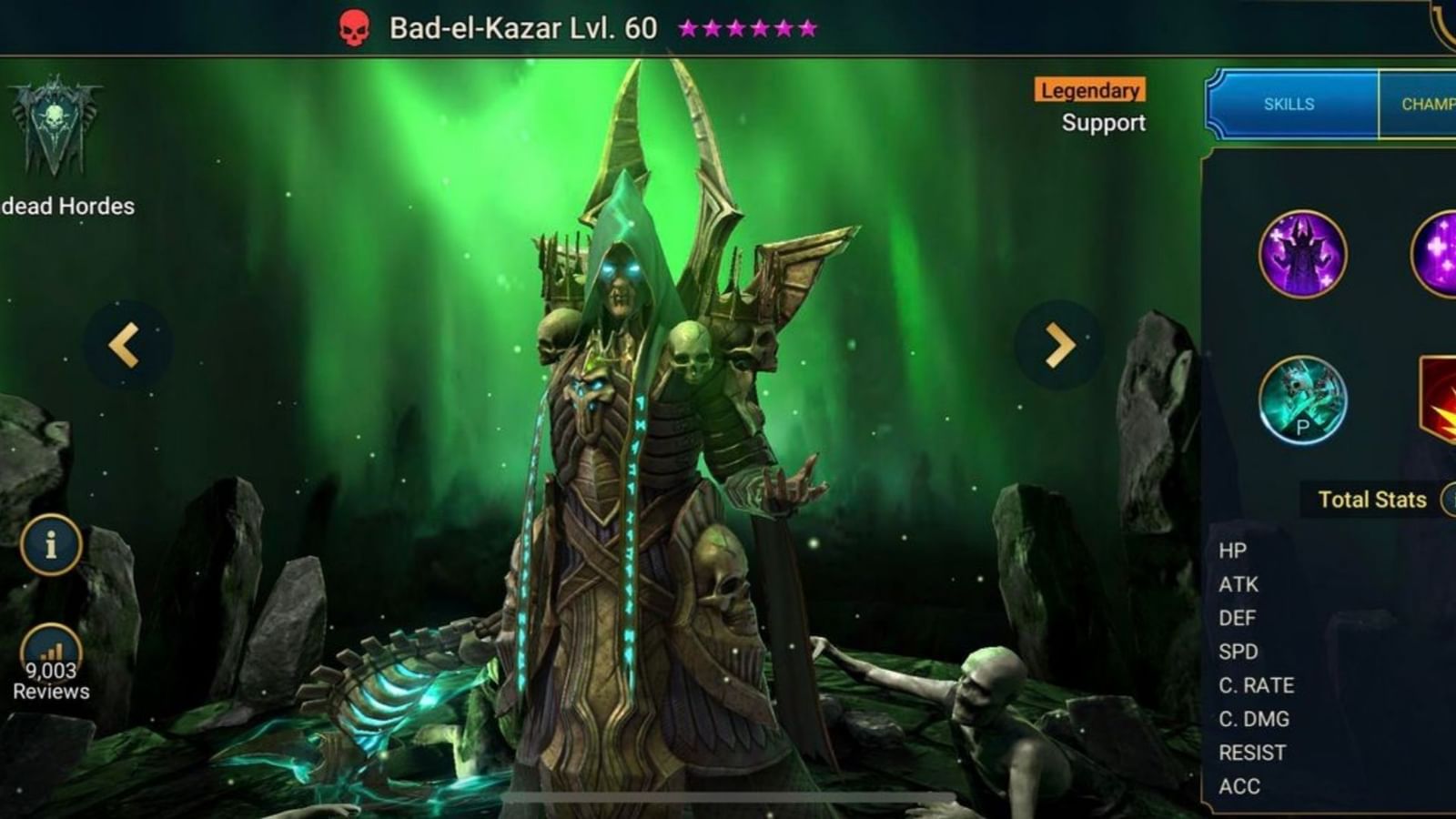Viewport: 1456px width, 819px height.
Task: Open the CHAMP tab
Action: pos(1431,104)
